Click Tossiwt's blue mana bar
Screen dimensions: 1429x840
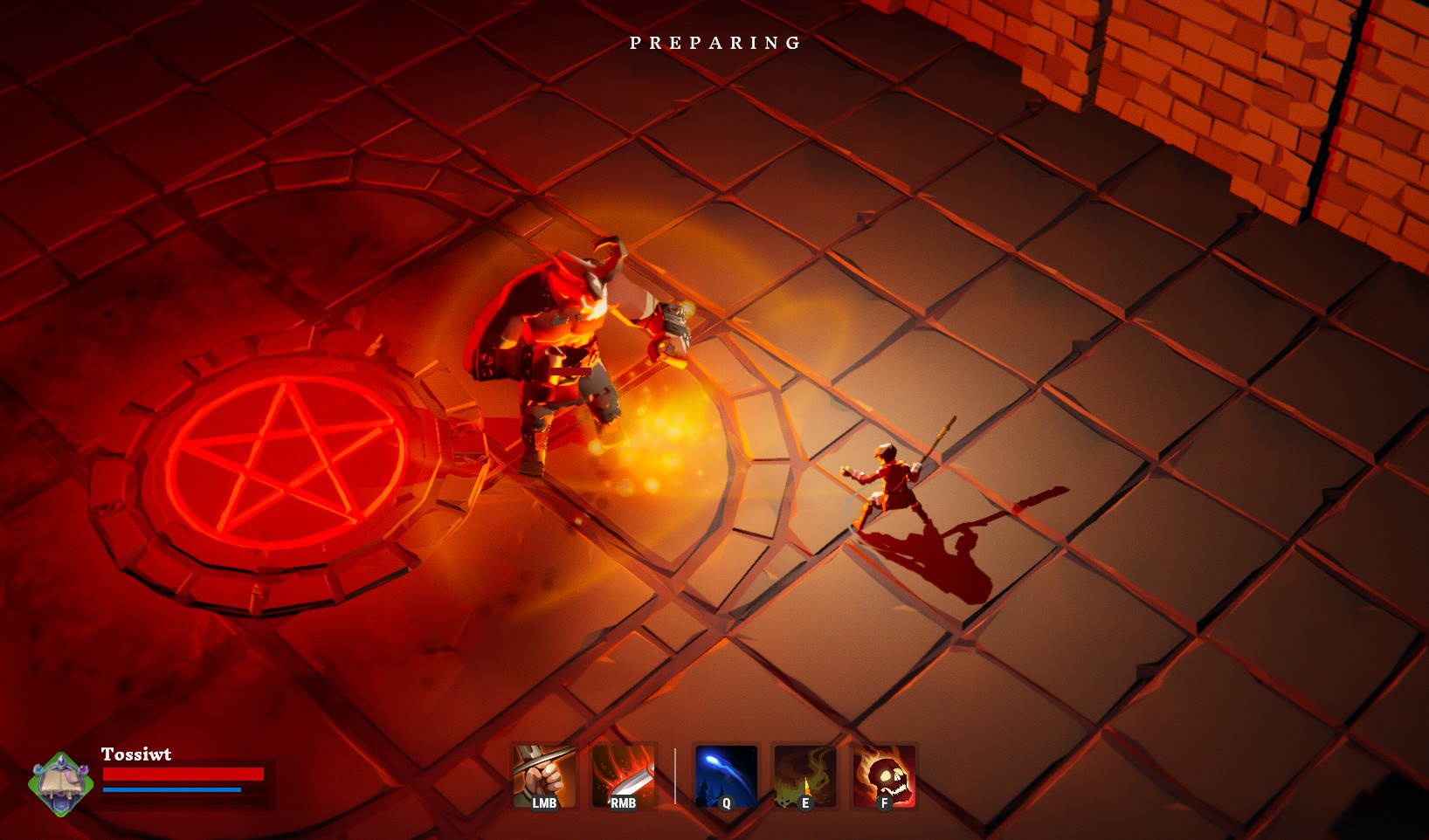171,791
